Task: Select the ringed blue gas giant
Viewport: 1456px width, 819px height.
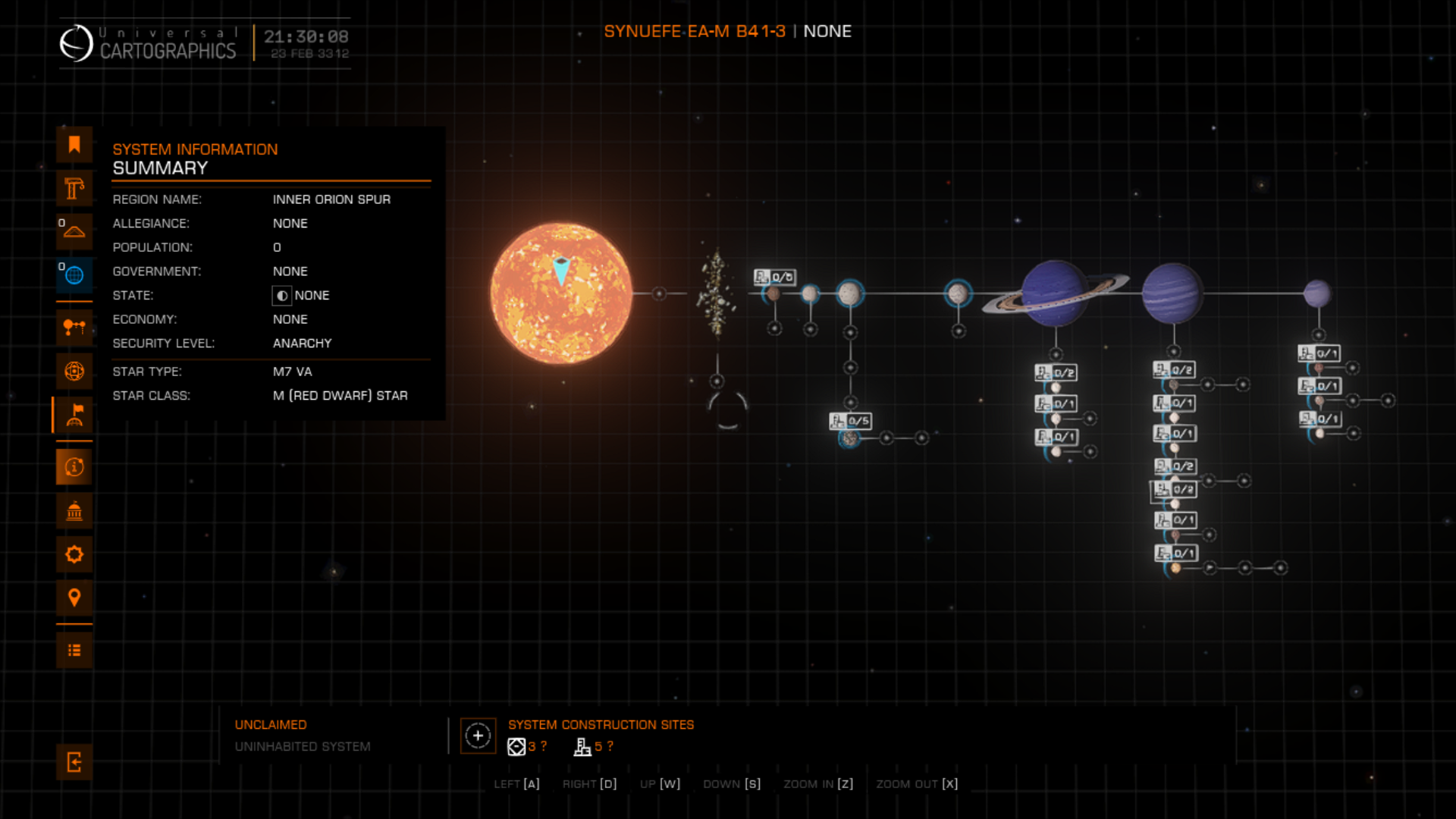Action: pos(1054,293)
